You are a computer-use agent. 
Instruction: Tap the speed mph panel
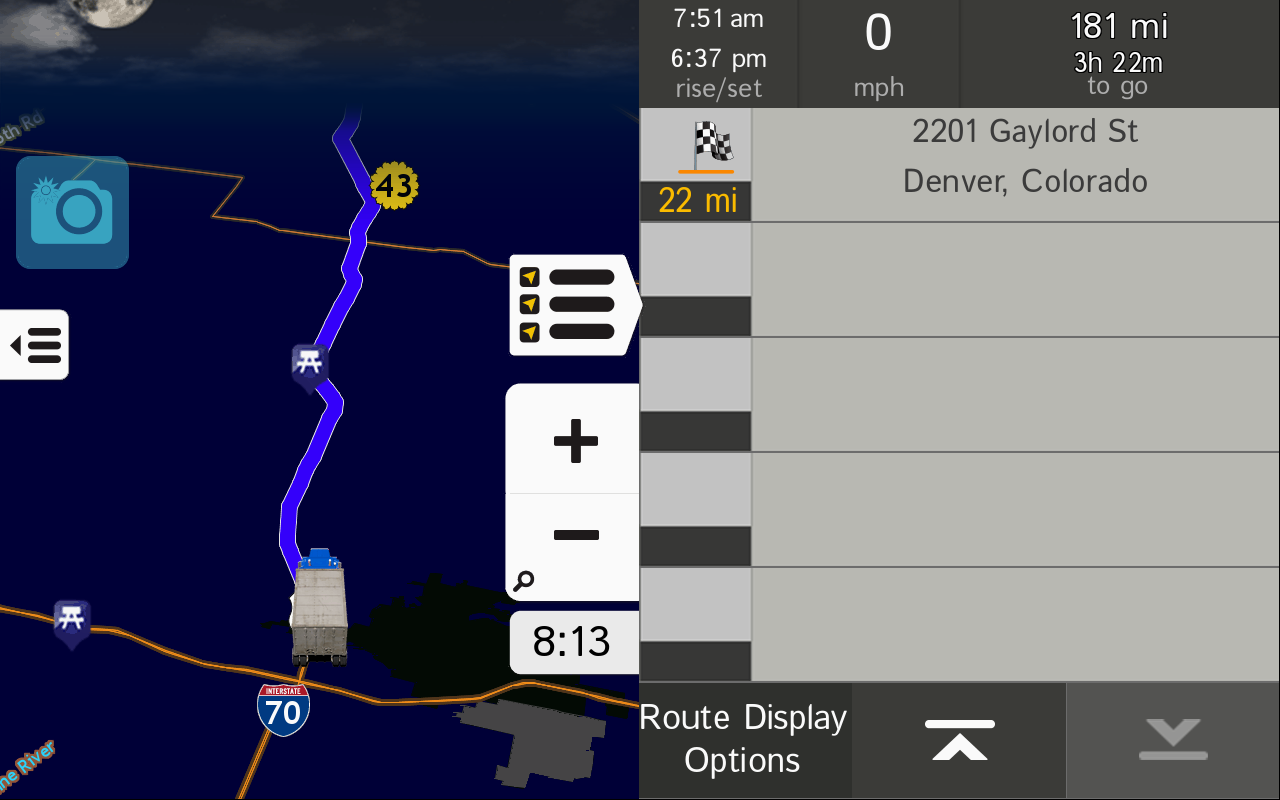click(x=878, y=53)
